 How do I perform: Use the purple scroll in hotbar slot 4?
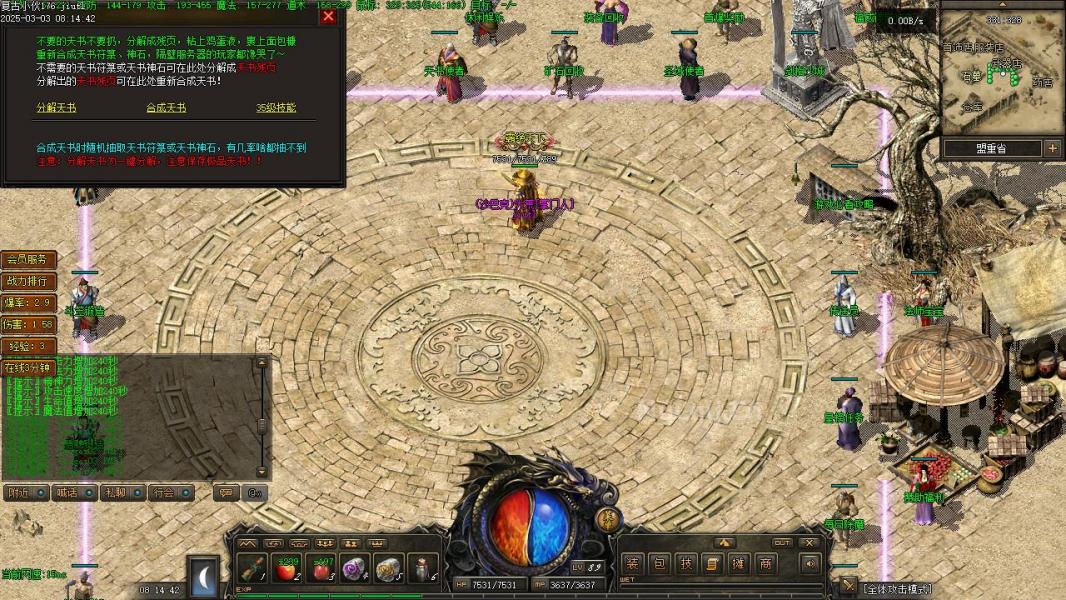coord(354,568)
